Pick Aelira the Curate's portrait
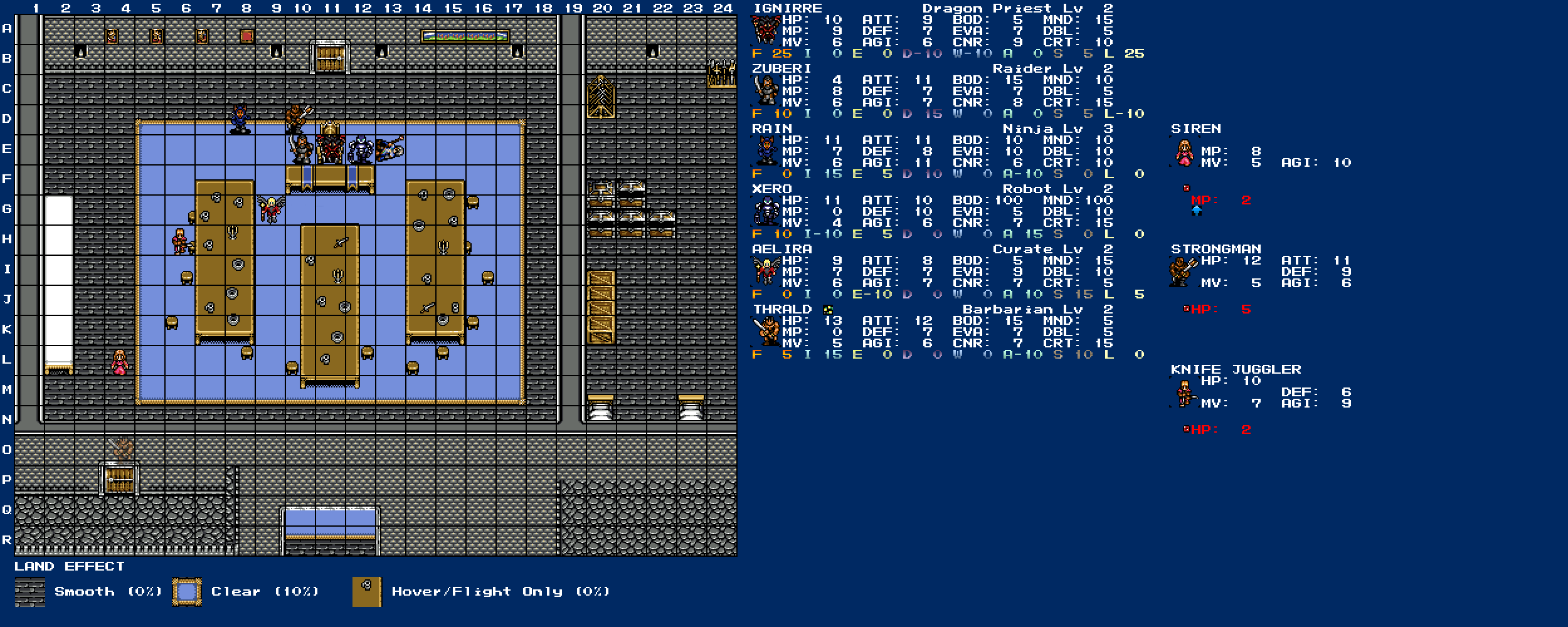The width and height of the screenshot is (1568, 627). point(766,271)
